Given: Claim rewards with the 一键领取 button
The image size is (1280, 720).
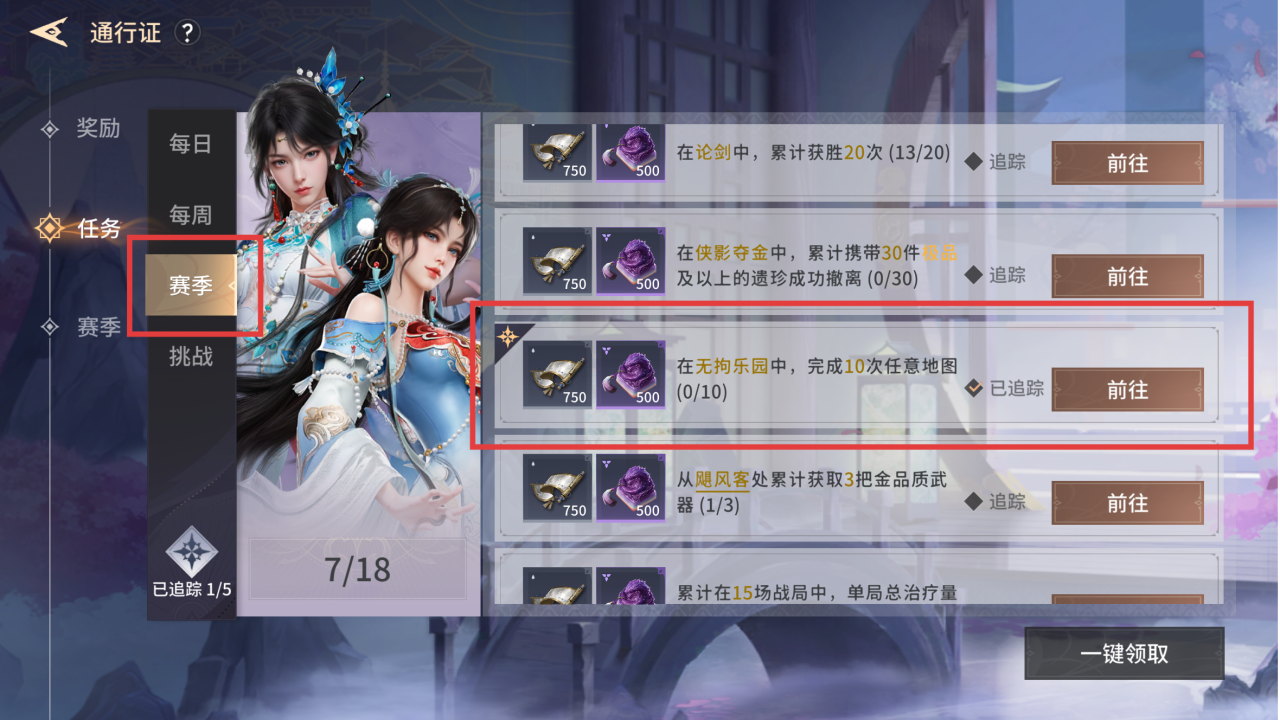Looking at the screenshot, I should tap(1124, 652).
